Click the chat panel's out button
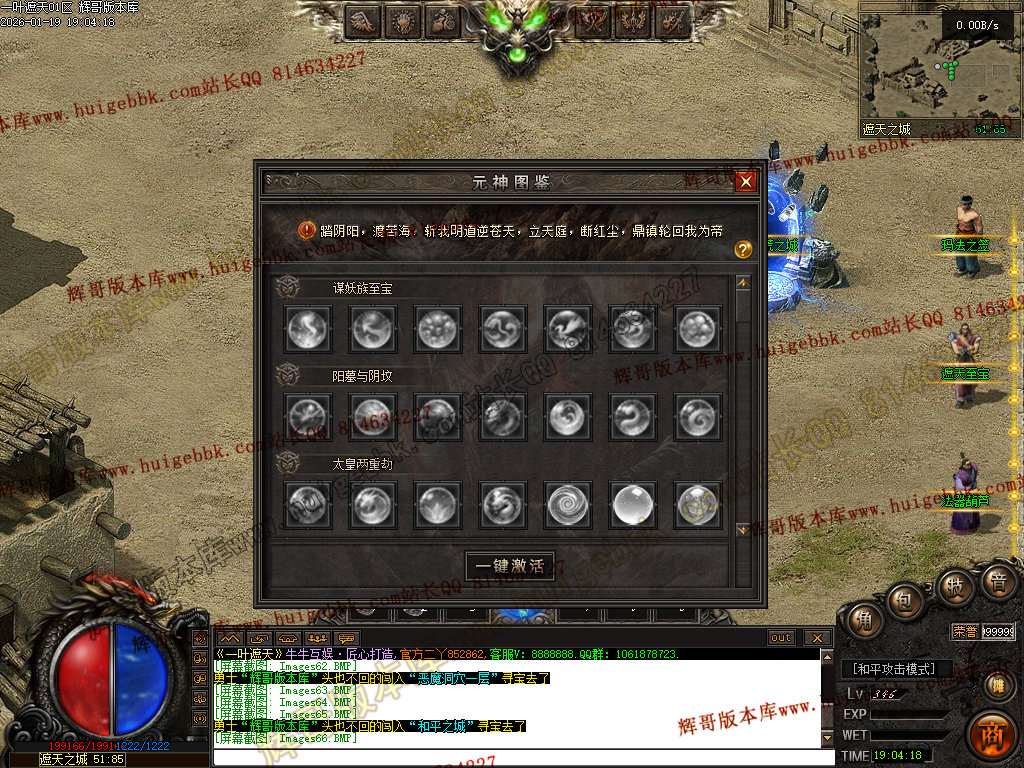 [781, 638]
